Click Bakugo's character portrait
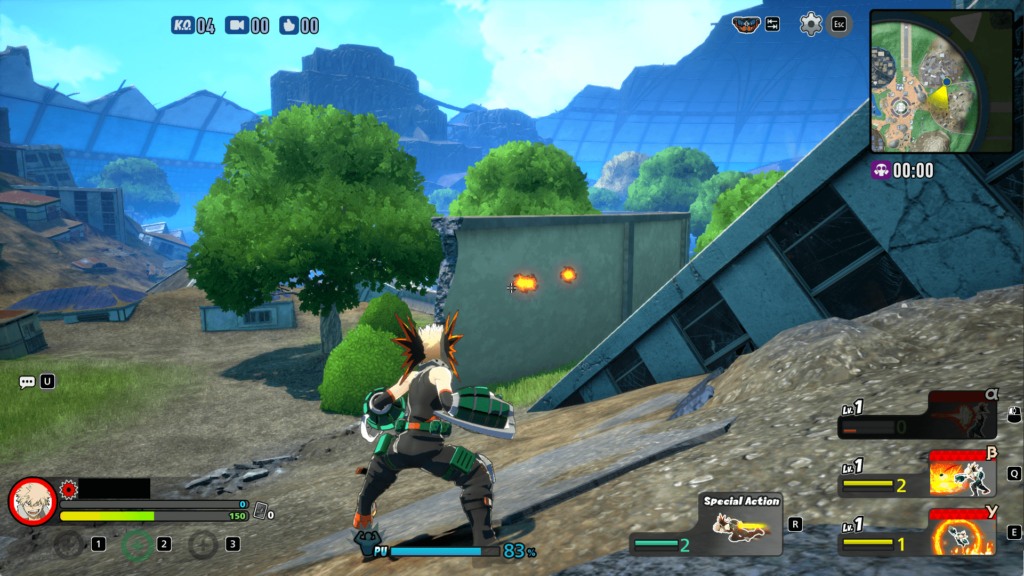Screen dimensions: 1024x576 click(x=32, y=501)
